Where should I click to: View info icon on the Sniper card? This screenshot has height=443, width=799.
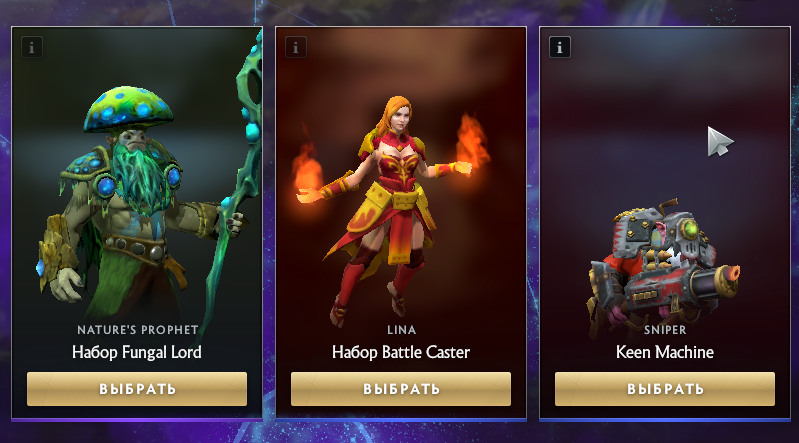(559, 47)
